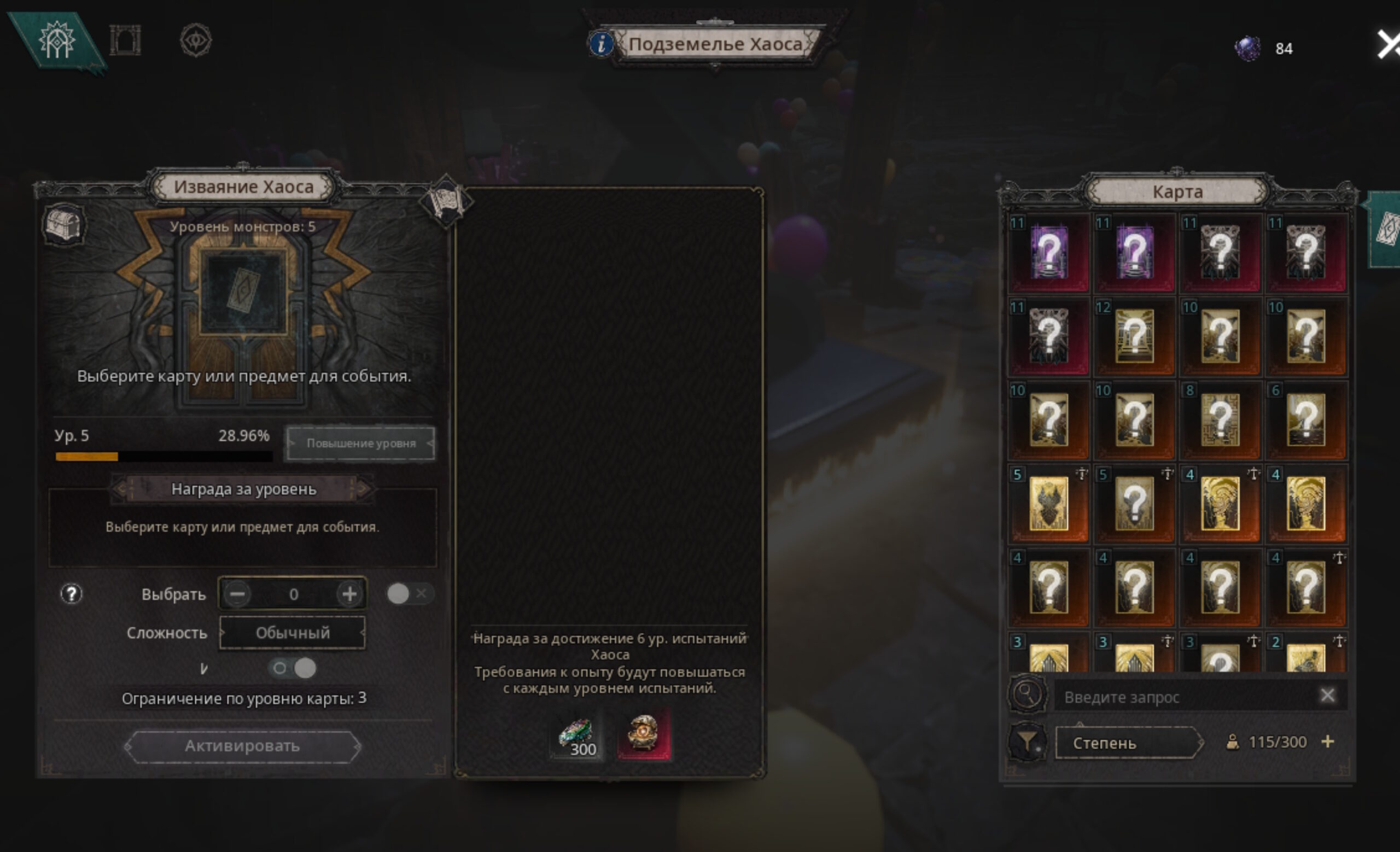Expand card storage with the plus button
The image size is (1400, 852).
1328,742
